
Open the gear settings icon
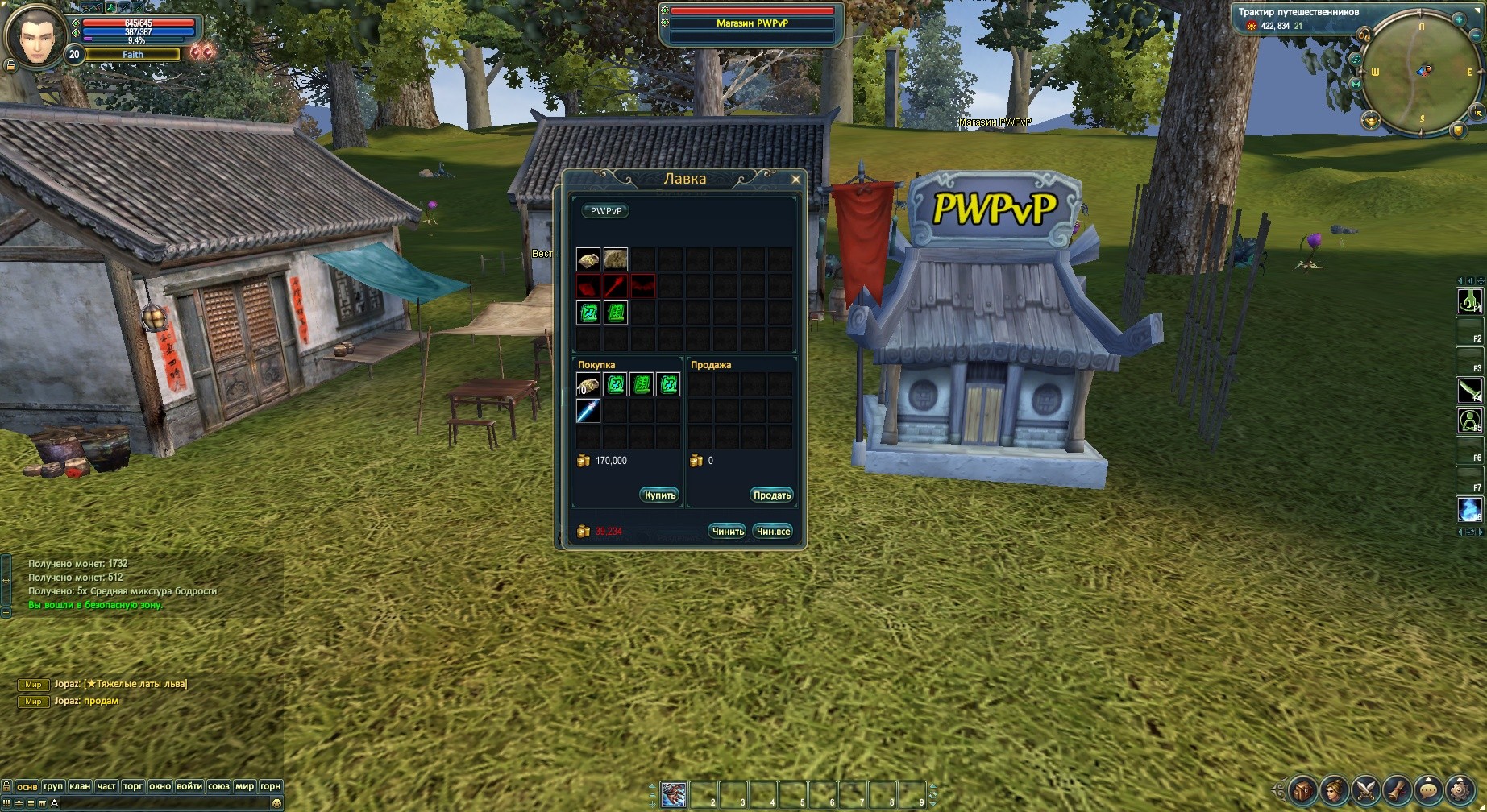point(1460,789)
